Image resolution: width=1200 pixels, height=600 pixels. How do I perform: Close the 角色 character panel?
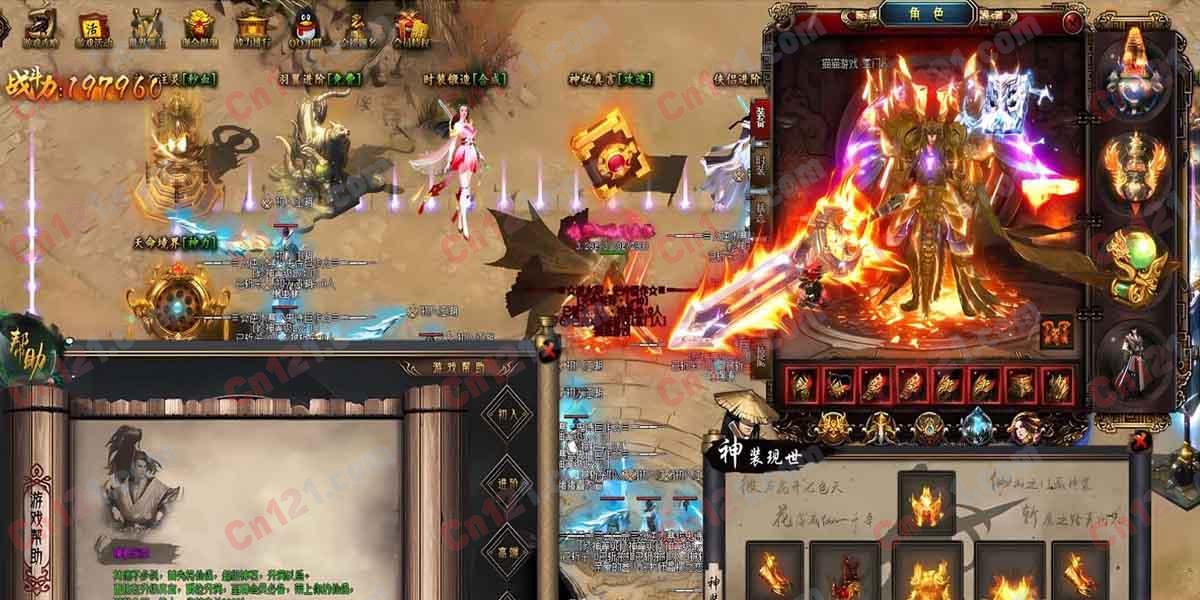coord(1073,20)
